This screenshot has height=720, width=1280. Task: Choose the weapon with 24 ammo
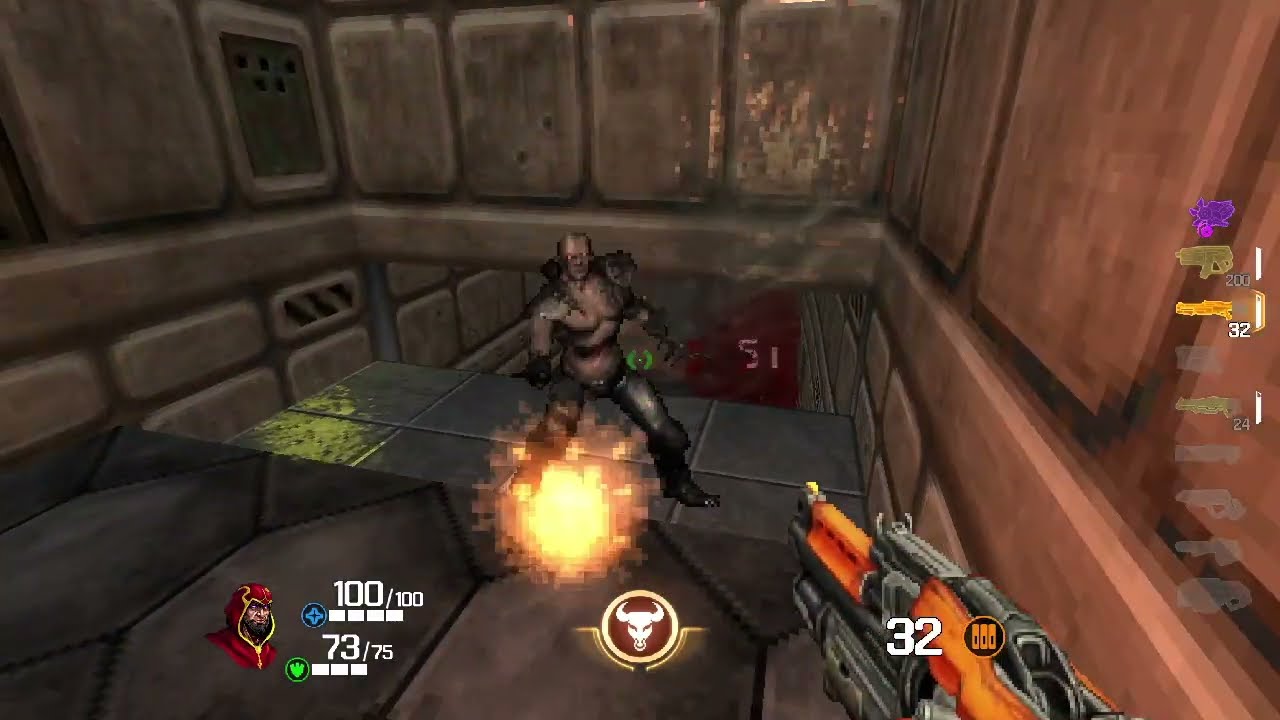pyautogui.click(x=1207, y=405)
